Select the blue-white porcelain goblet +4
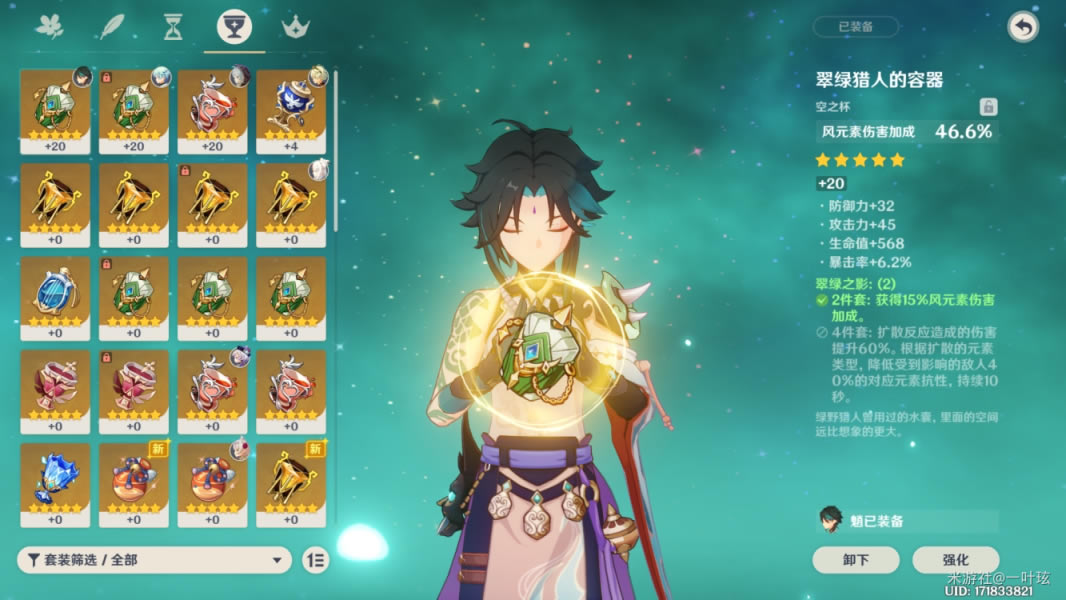This screenshot has width=1066, height=600. click(291, 111)
